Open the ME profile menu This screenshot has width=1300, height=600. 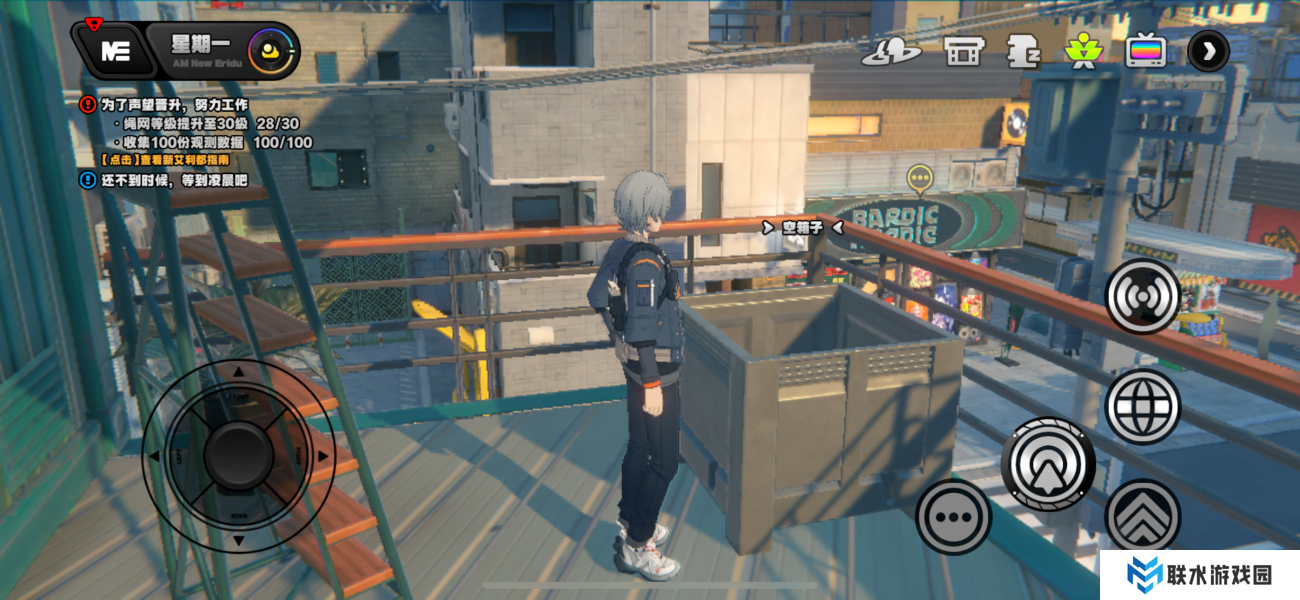pyautogui.click(x=115, y=52)
